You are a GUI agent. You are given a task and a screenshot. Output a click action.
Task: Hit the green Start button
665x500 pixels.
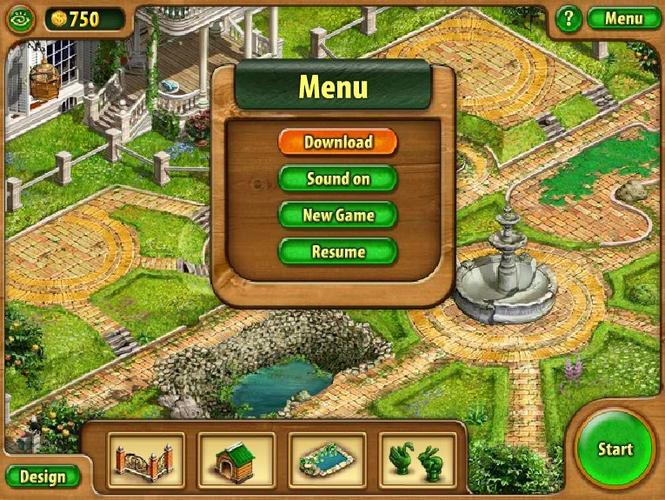click(615, 449)
